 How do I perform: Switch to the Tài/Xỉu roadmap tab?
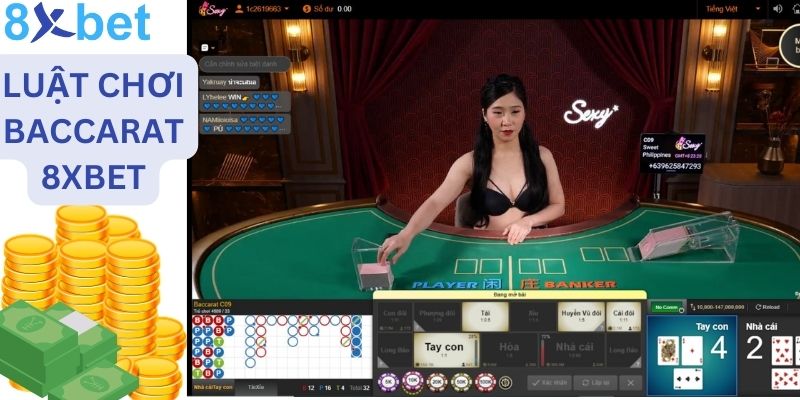click(x=256, y=386)
